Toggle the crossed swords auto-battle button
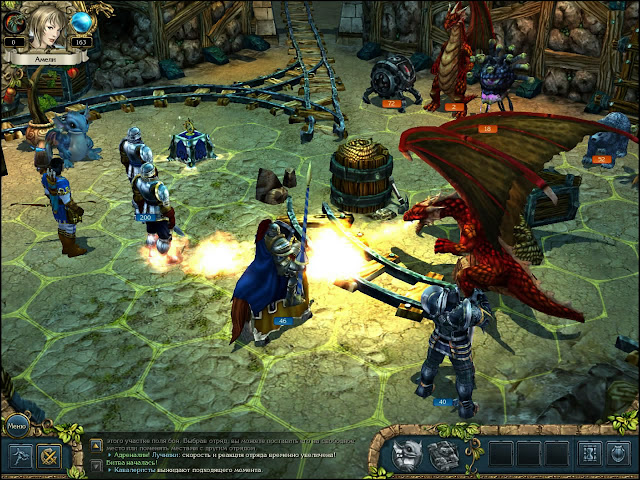This screenshot has height=480, width=640. point(47,456)
